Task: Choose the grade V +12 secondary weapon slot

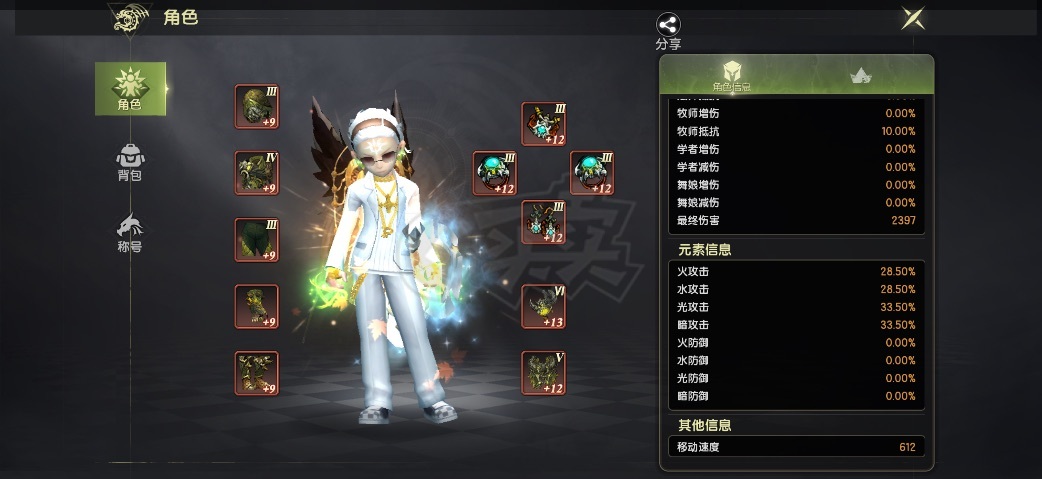Action: point(544,372)
